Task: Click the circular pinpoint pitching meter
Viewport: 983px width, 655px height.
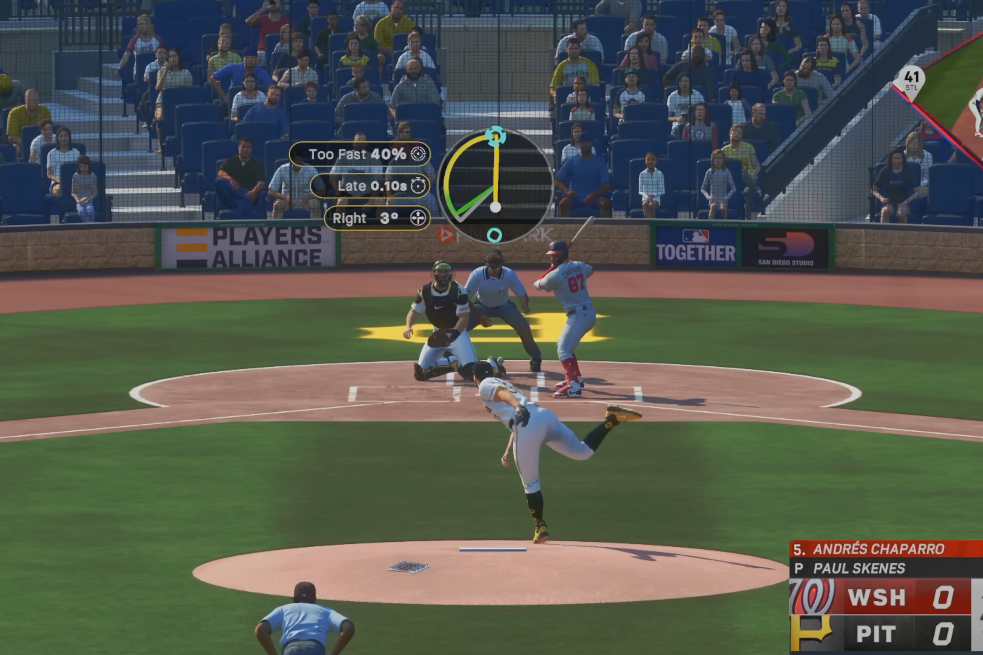Action: coord(495,186)
